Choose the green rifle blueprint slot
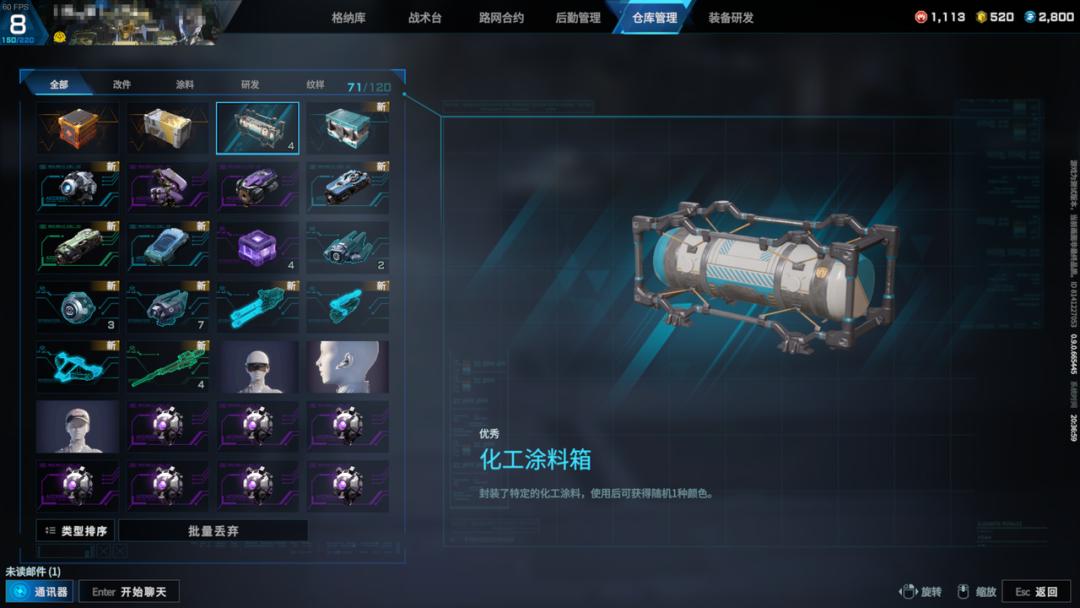The image size is (1080, 608). click(x=168, y=367)
